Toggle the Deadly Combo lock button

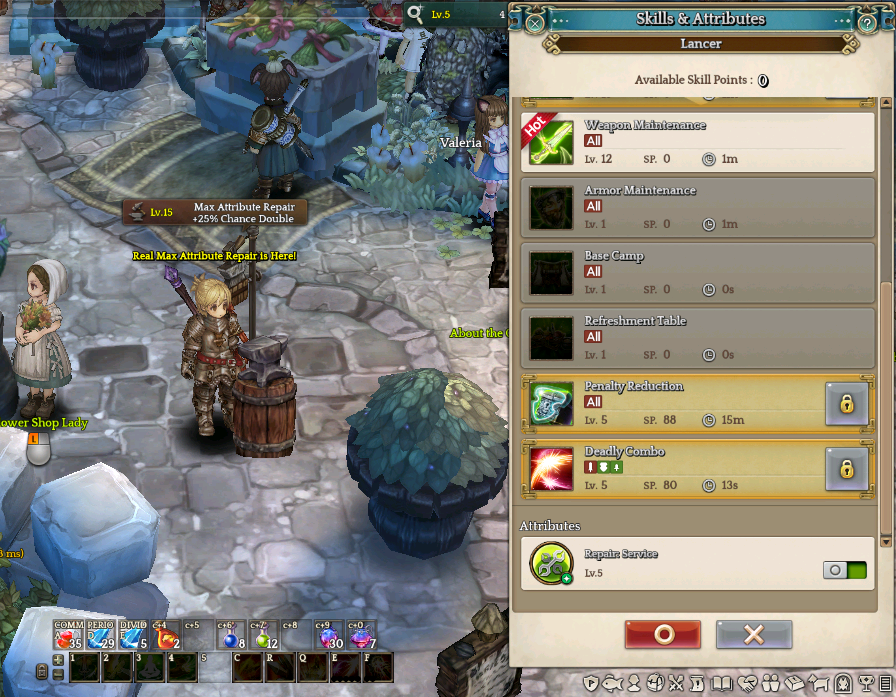(846, 468)
